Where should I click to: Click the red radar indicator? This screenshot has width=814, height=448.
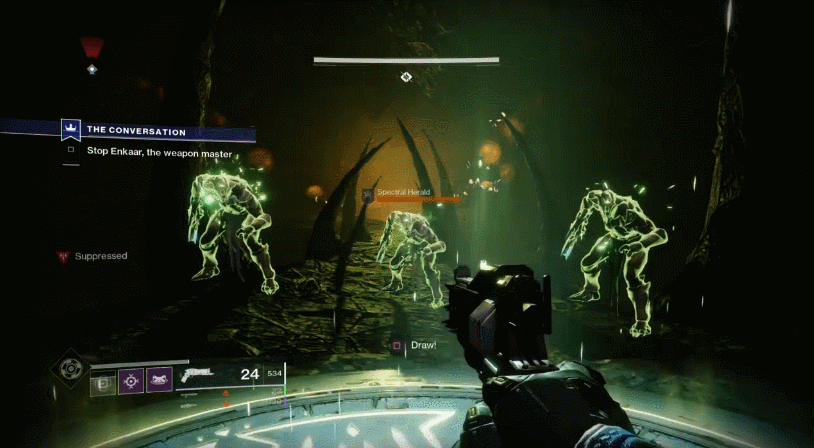coord(92,46)
